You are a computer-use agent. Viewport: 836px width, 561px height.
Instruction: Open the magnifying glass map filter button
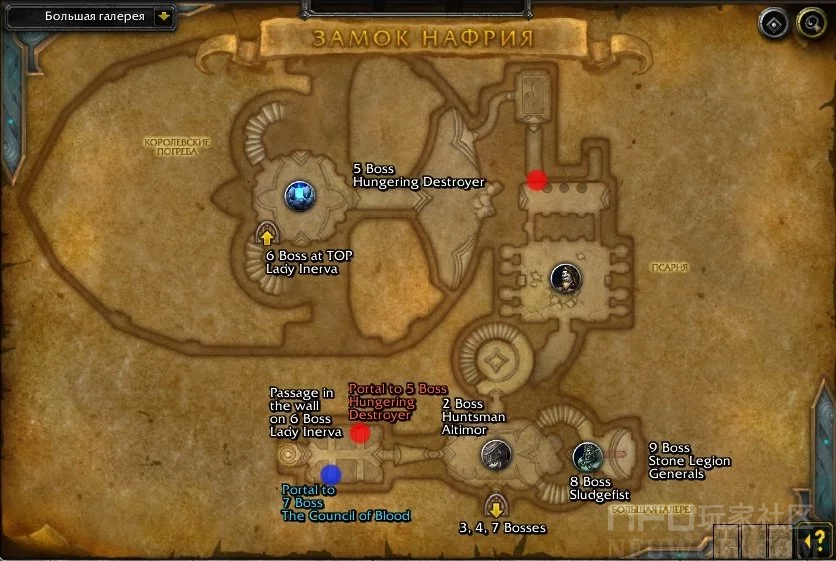(x=809, y=24)
